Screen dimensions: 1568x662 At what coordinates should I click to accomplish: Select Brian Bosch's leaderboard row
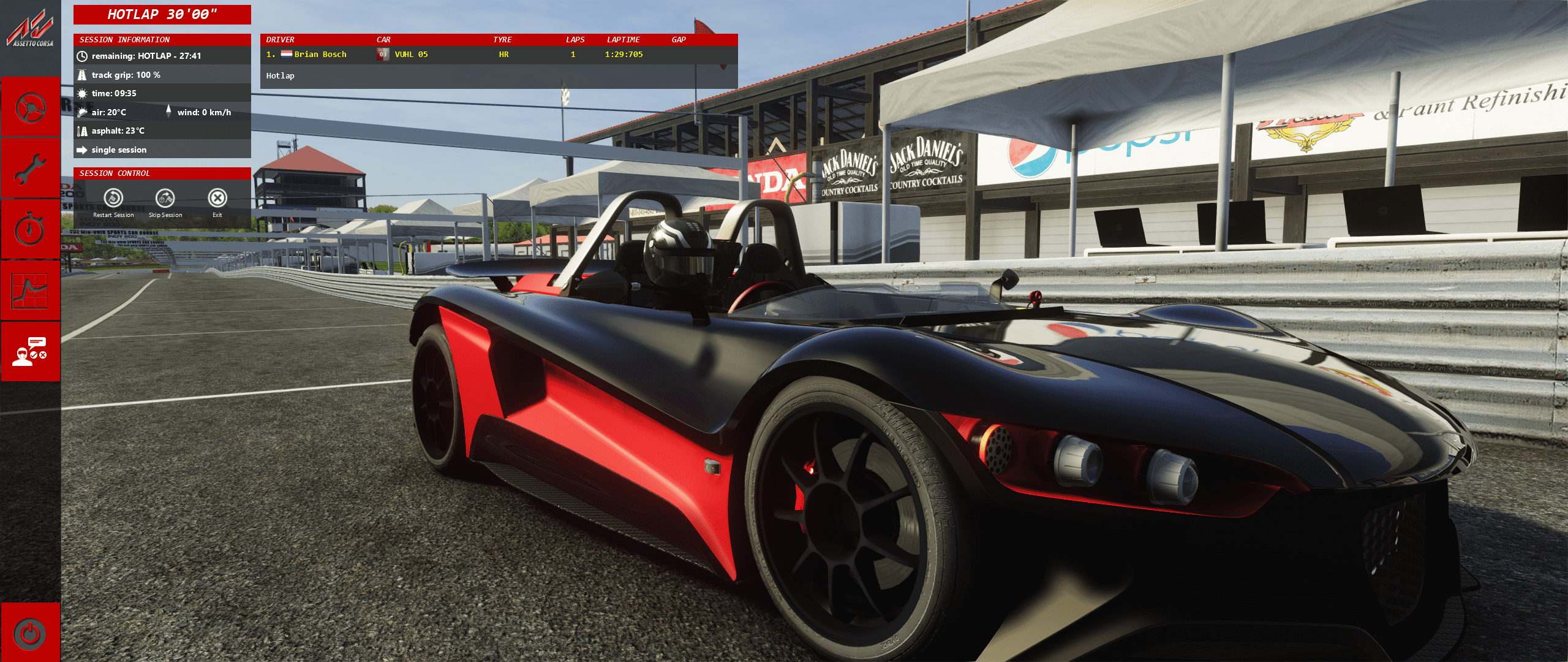498,55
